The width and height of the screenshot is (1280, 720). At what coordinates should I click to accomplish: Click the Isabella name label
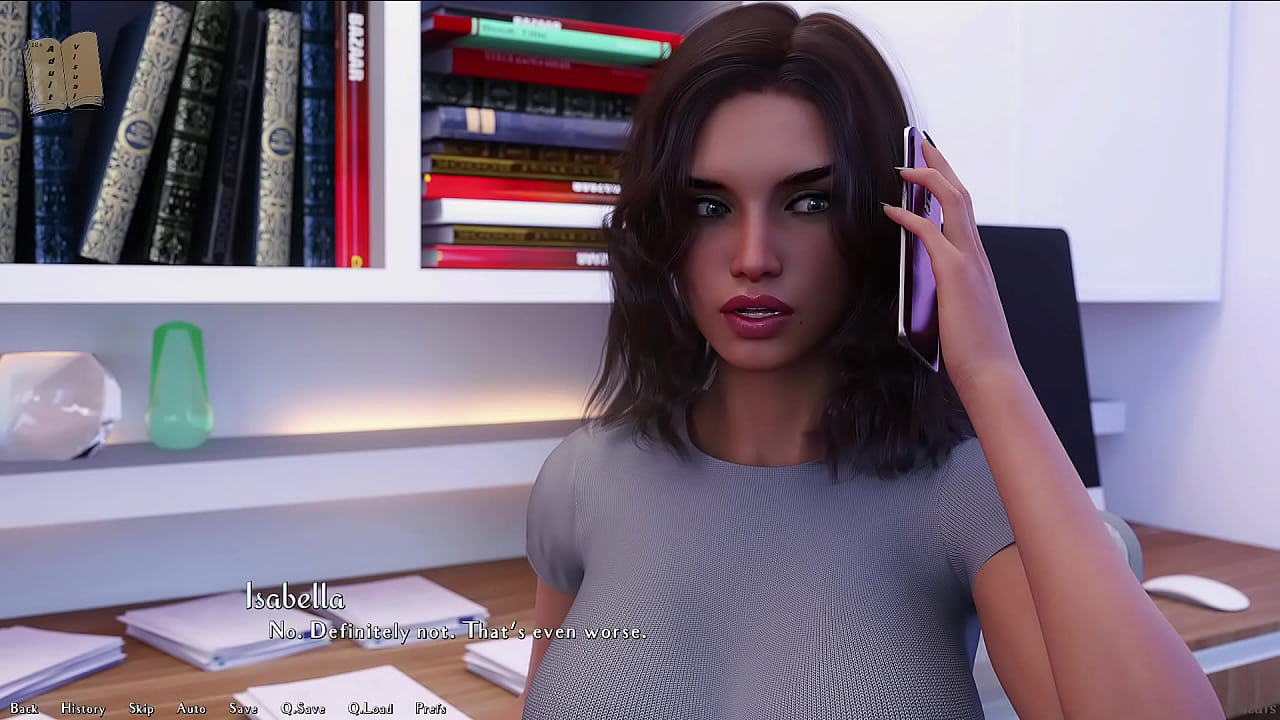(295, 599)
